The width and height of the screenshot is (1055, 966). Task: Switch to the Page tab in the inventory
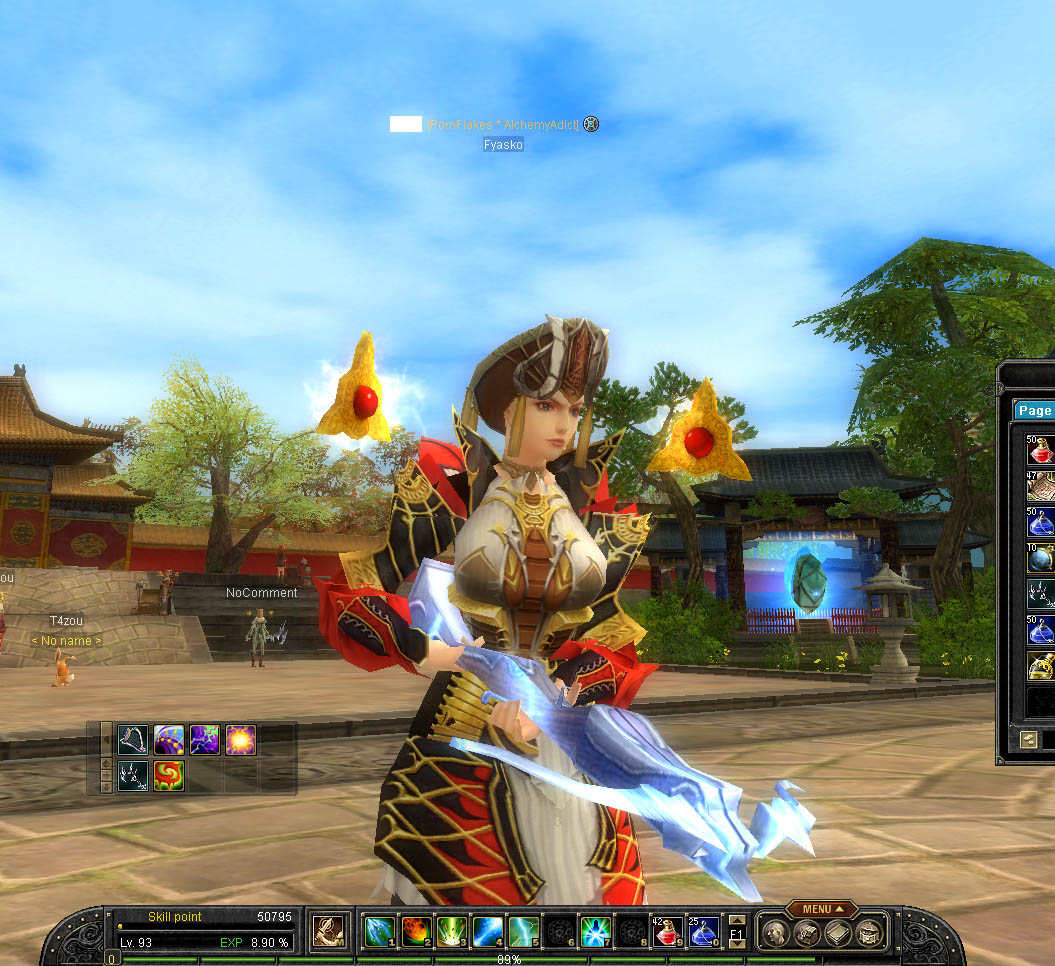coord(1035,411)
